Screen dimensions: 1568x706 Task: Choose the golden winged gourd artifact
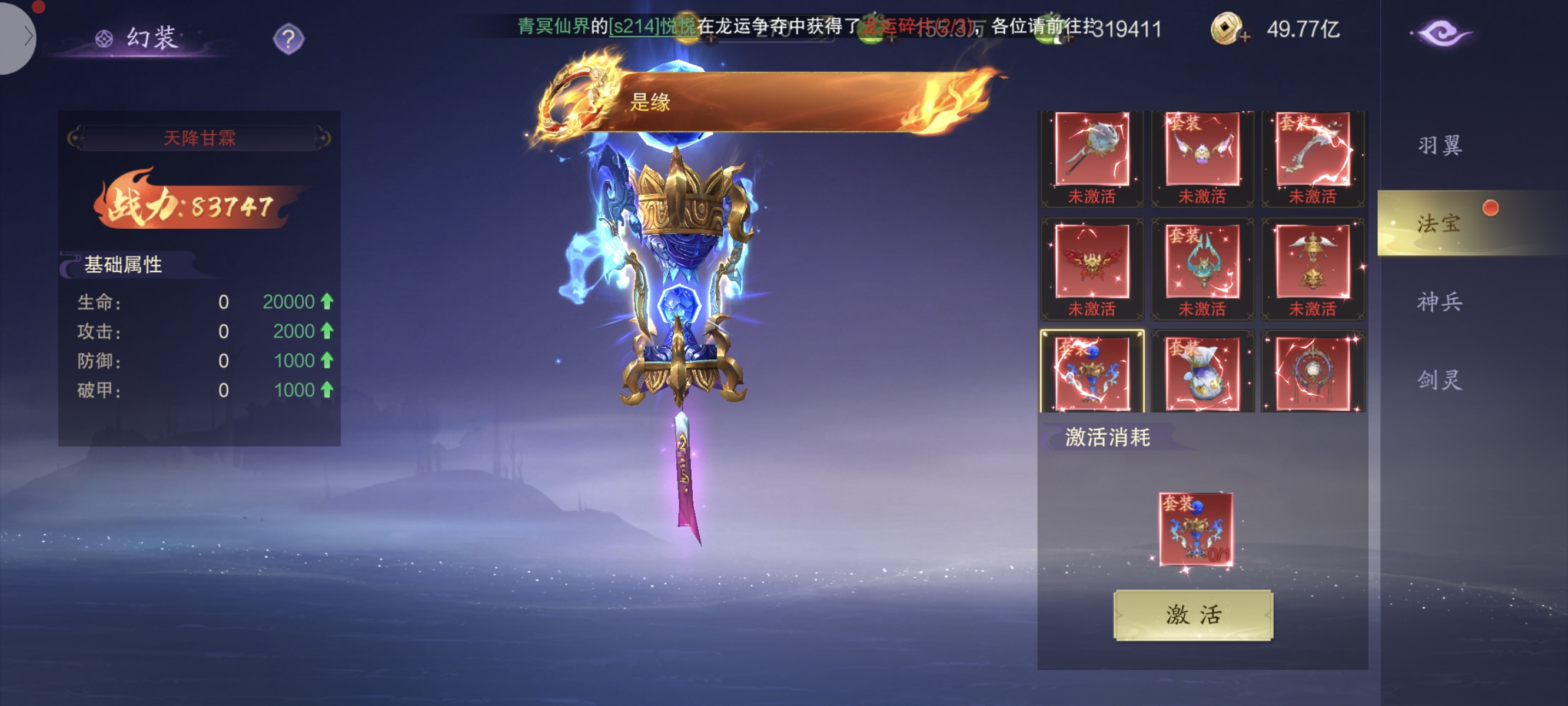click(x=1313, y=262)
